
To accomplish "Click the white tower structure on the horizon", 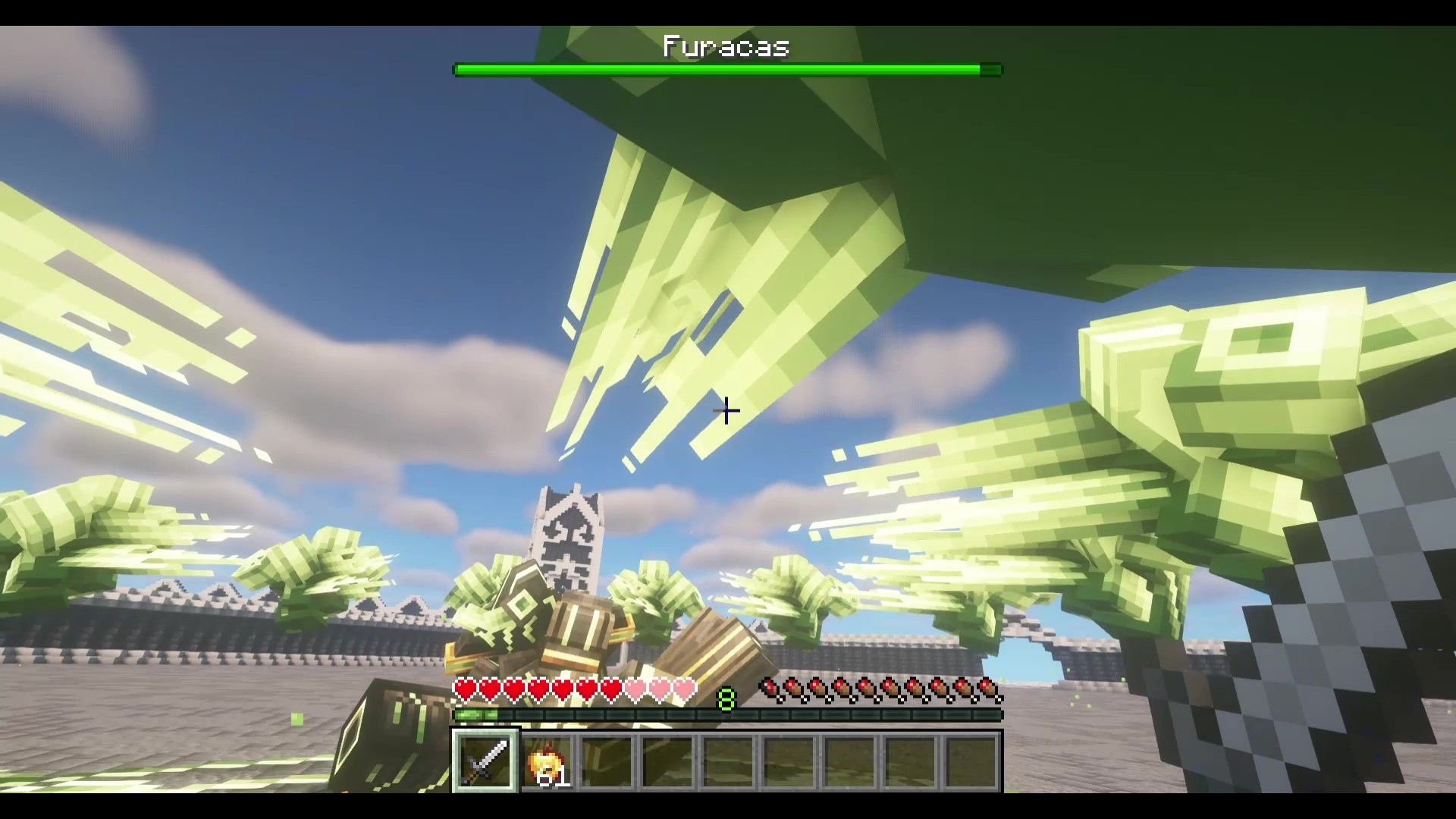I will point(570,531).
